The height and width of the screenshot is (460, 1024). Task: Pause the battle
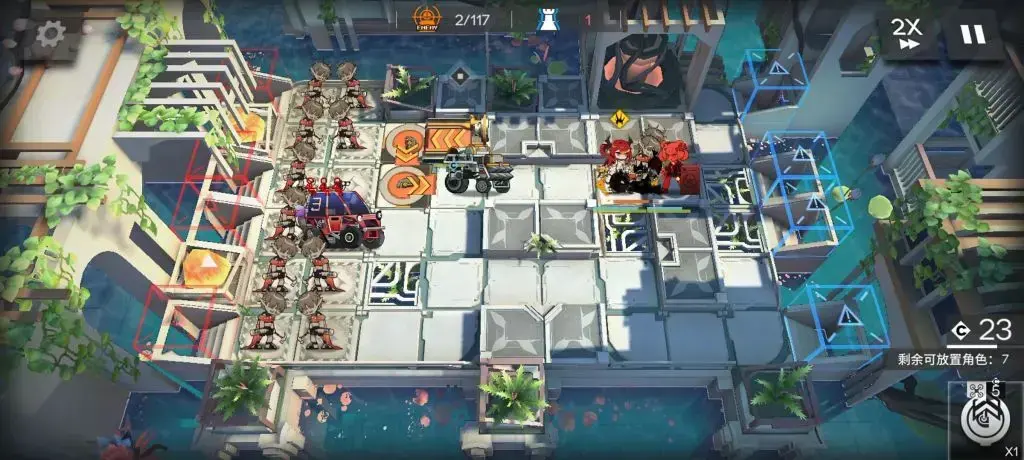(x=972, y=35)
